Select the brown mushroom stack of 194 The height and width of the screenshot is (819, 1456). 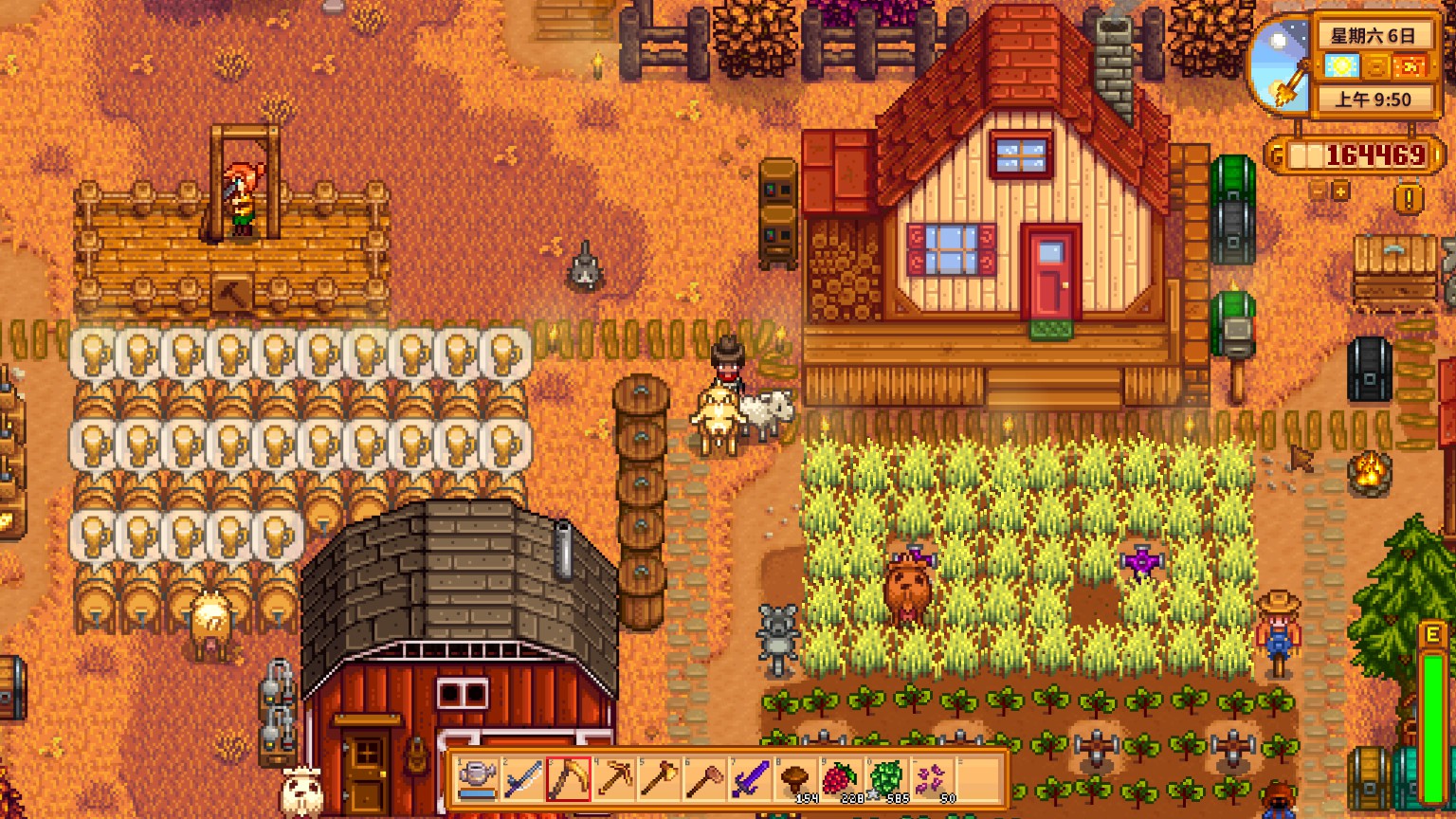coord(795,779)
